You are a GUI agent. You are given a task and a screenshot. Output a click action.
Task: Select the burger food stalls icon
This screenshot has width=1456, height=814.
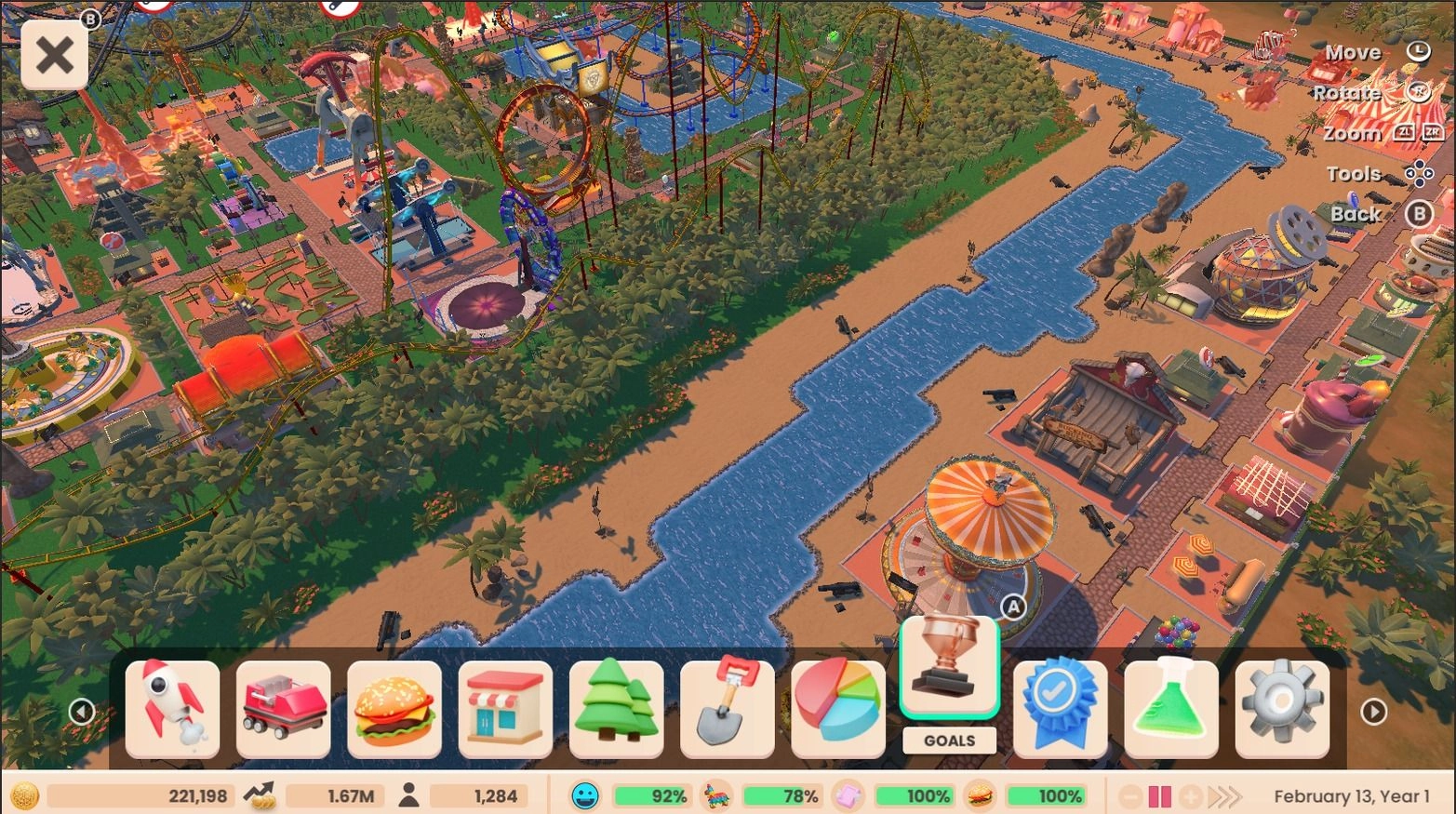click(x=394, y=709)
